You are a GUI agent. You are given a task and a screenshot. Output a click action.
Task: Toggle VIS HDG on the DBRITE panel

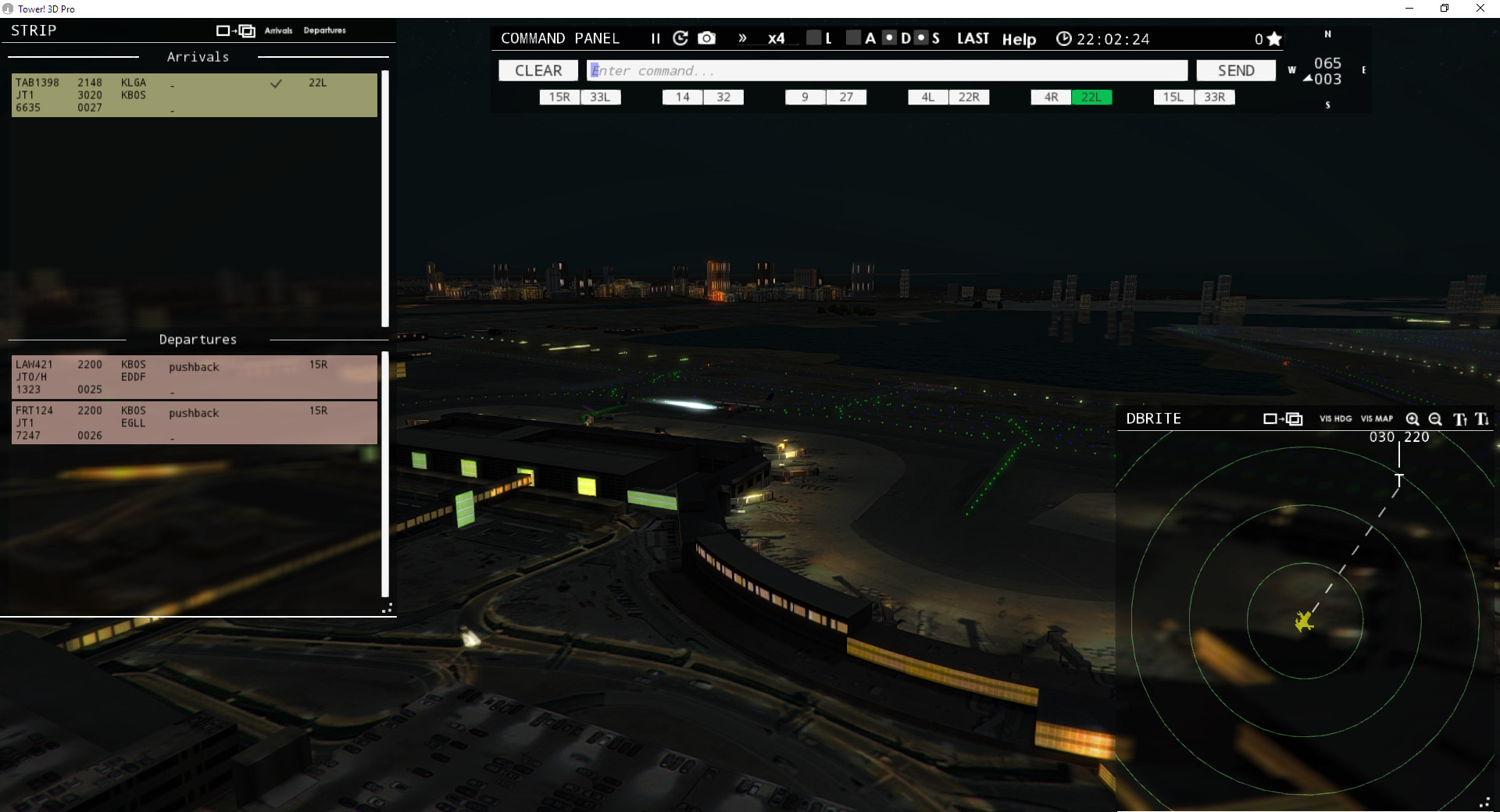1335,418
